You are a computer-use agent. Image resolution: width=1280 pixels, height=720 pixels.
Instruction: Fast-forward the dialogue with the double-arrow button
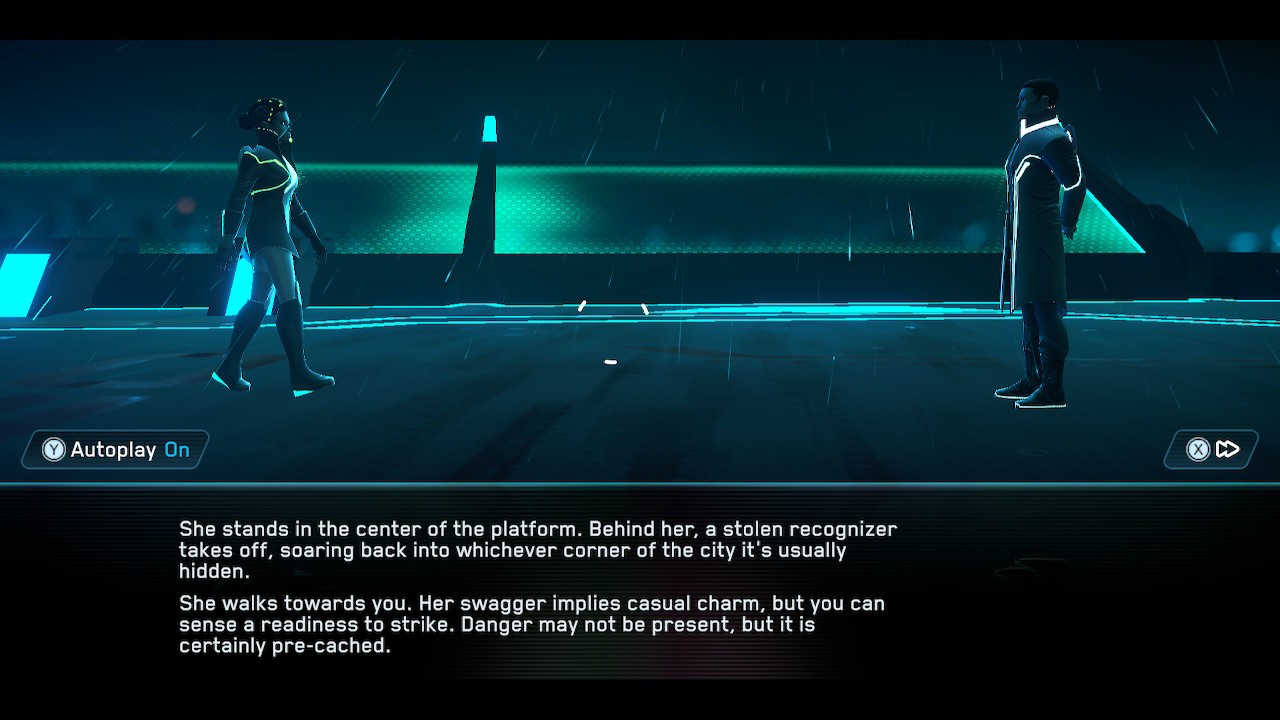coord(1212,450)
